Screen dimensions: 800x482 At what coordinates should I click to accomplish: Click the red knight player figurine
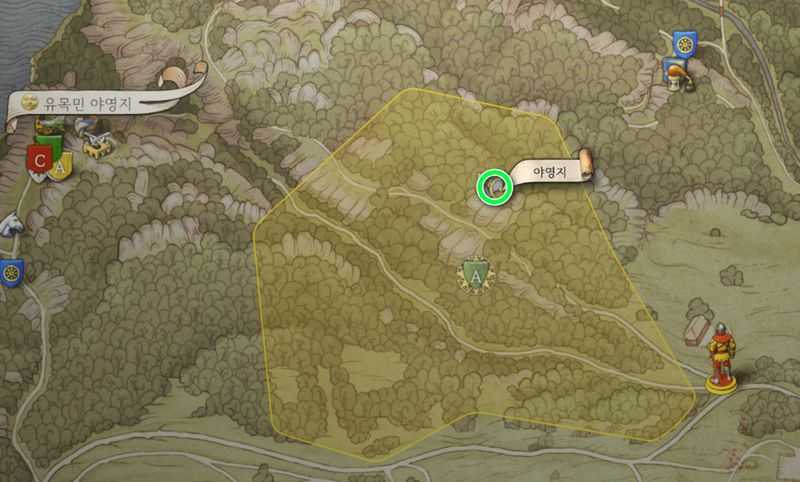(719, 357)
